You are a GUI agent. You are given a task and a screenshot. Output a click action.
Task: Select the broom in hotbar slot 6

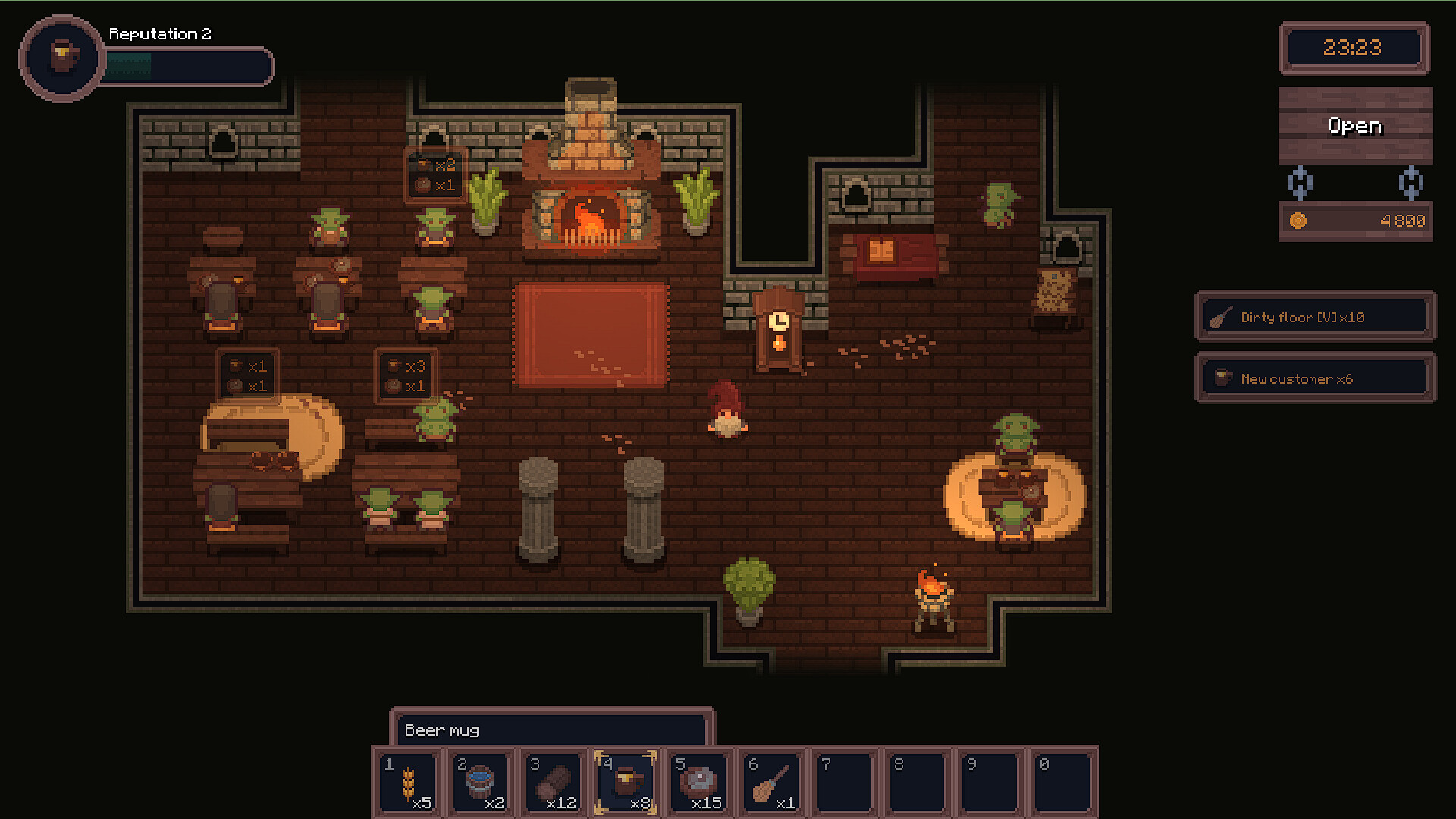tap(772, 783)
